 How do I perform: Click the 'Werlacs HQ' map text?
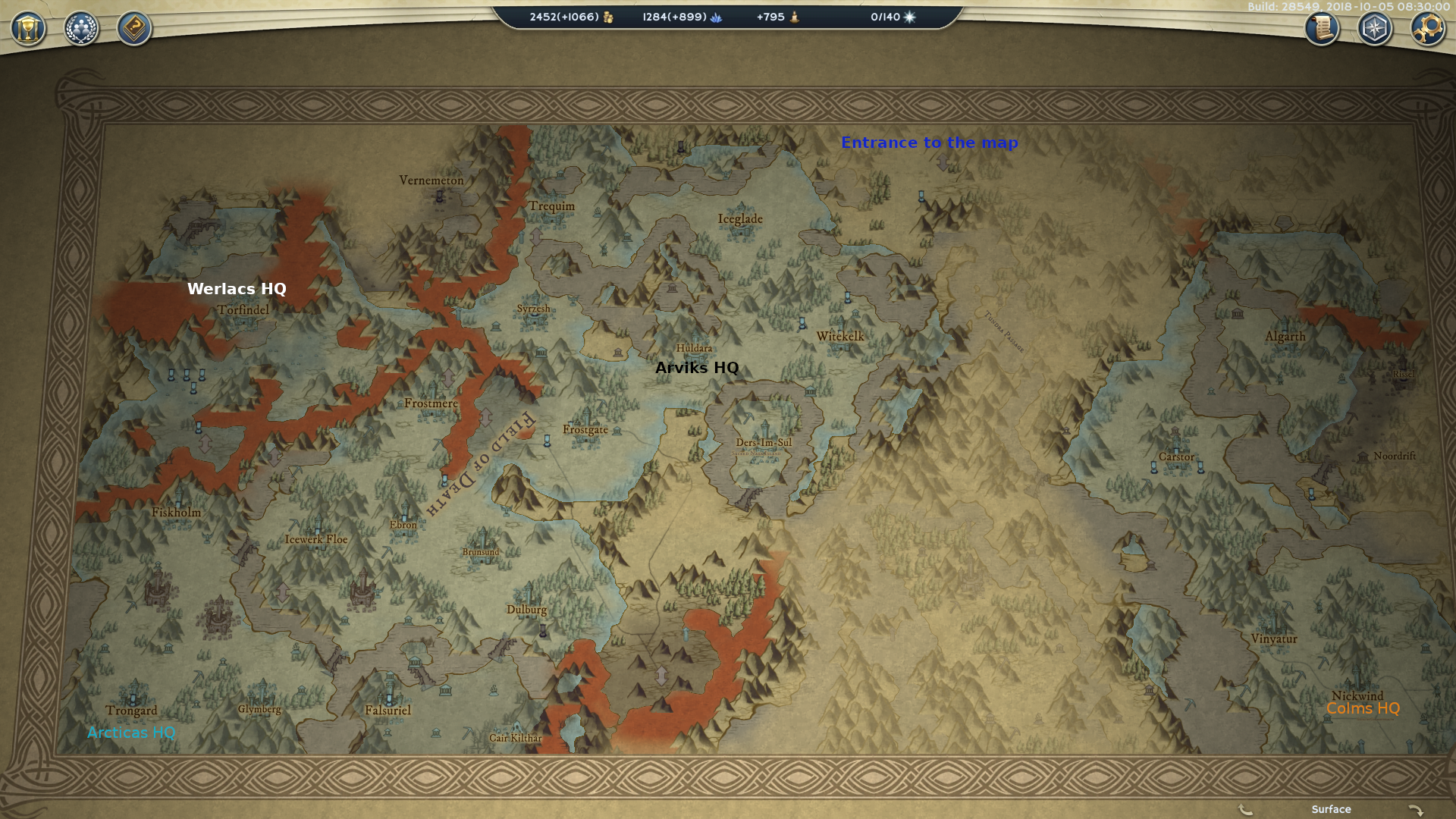tap(237, 289)
